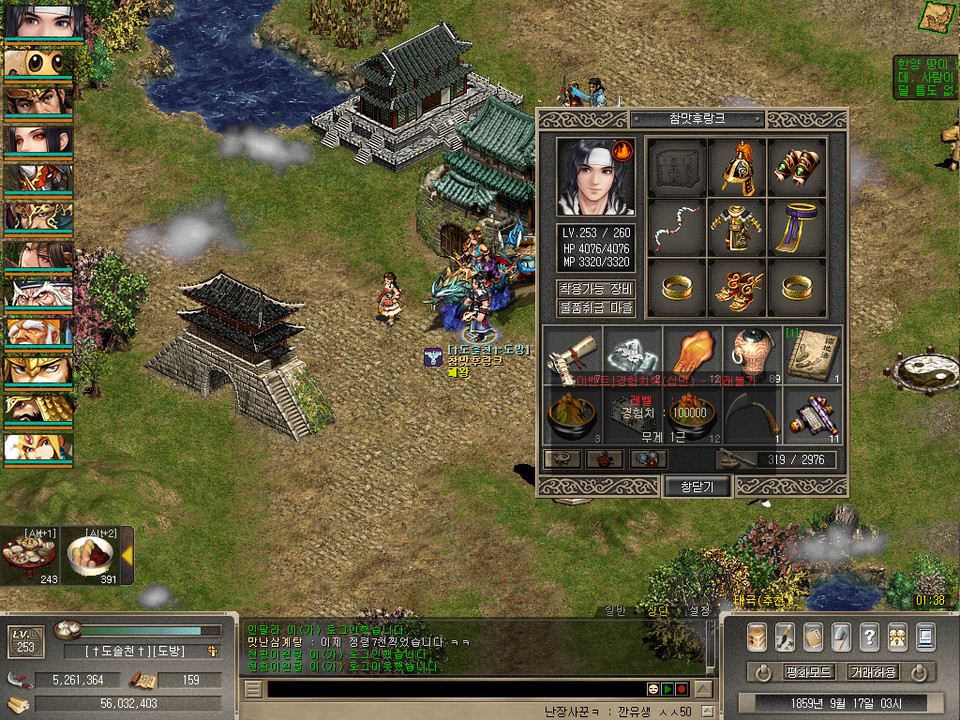Select the equipped bow weapon slot
The image size is (960, 720).
click(676, 228)
